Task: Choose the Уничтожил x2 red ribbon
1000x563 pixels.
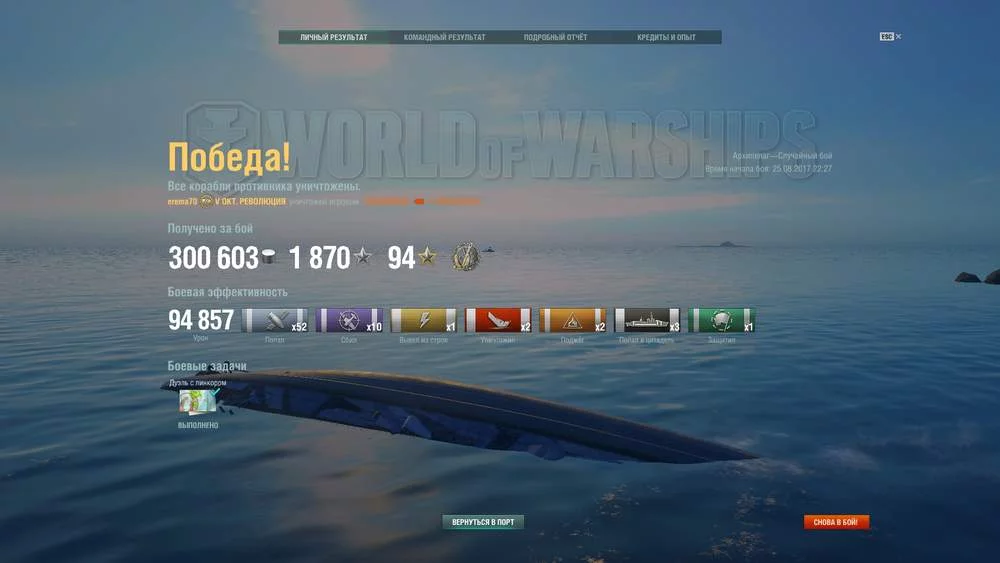Action: tap(499, 321)
